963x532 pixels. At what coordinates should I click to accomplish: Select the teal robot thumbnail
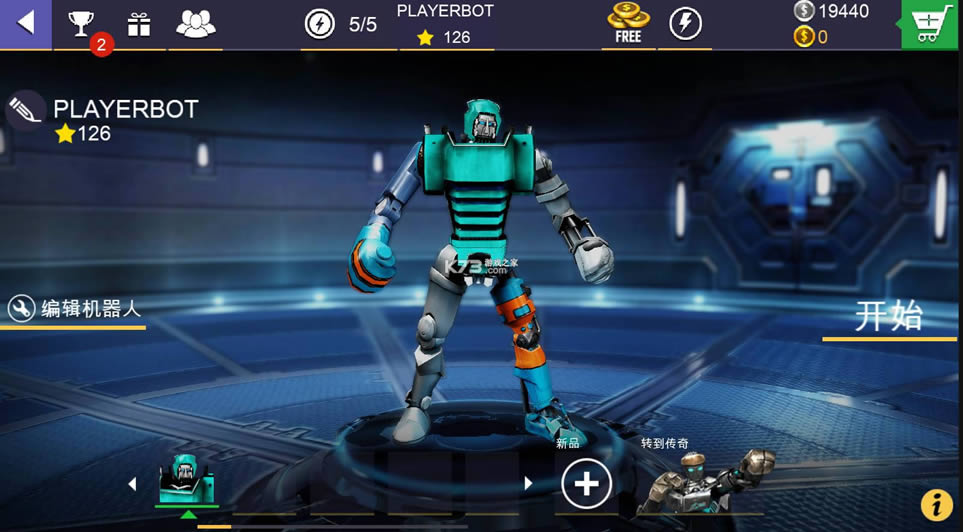(x=187, y=480)
